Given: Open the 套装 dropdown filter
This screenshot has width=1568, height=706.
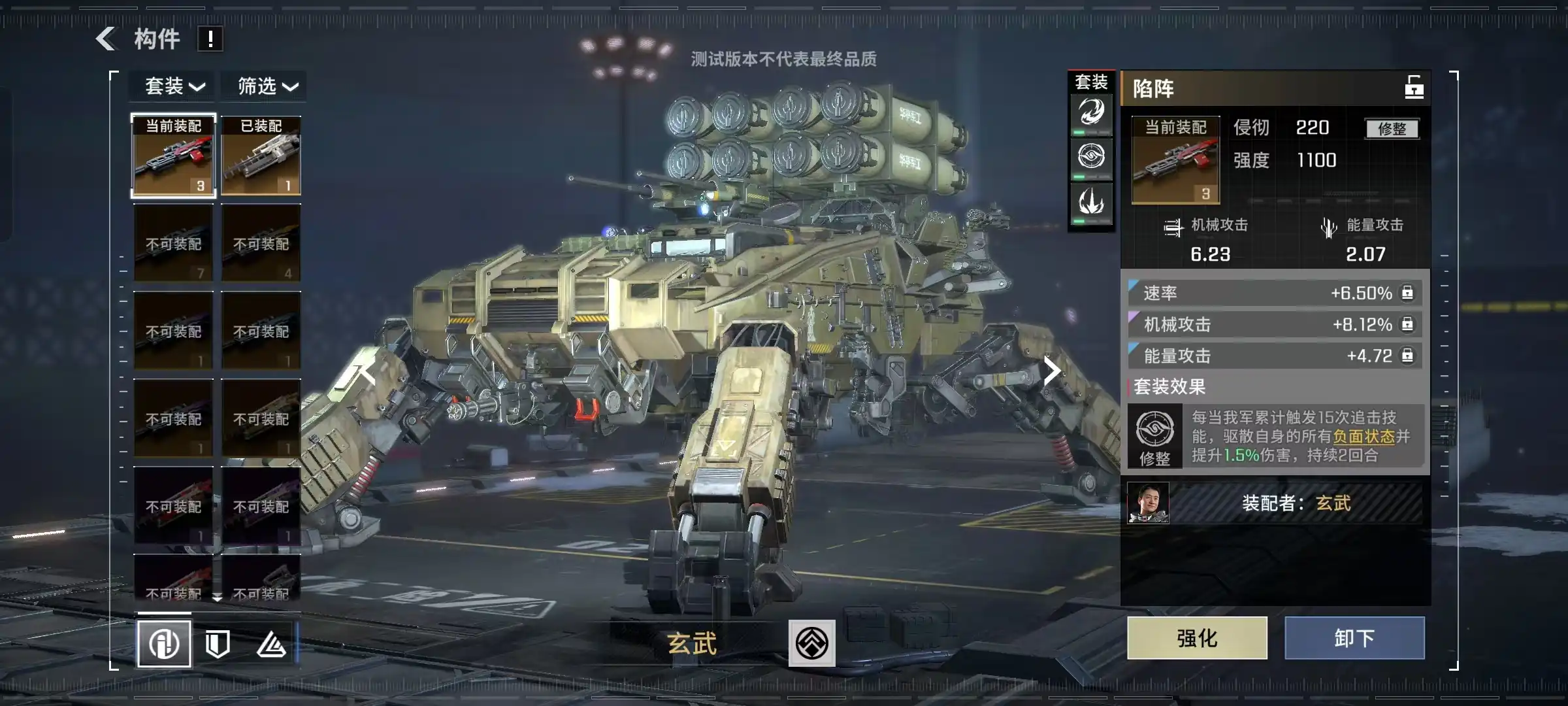Looking at the screenshot, I should click(174, 86).
